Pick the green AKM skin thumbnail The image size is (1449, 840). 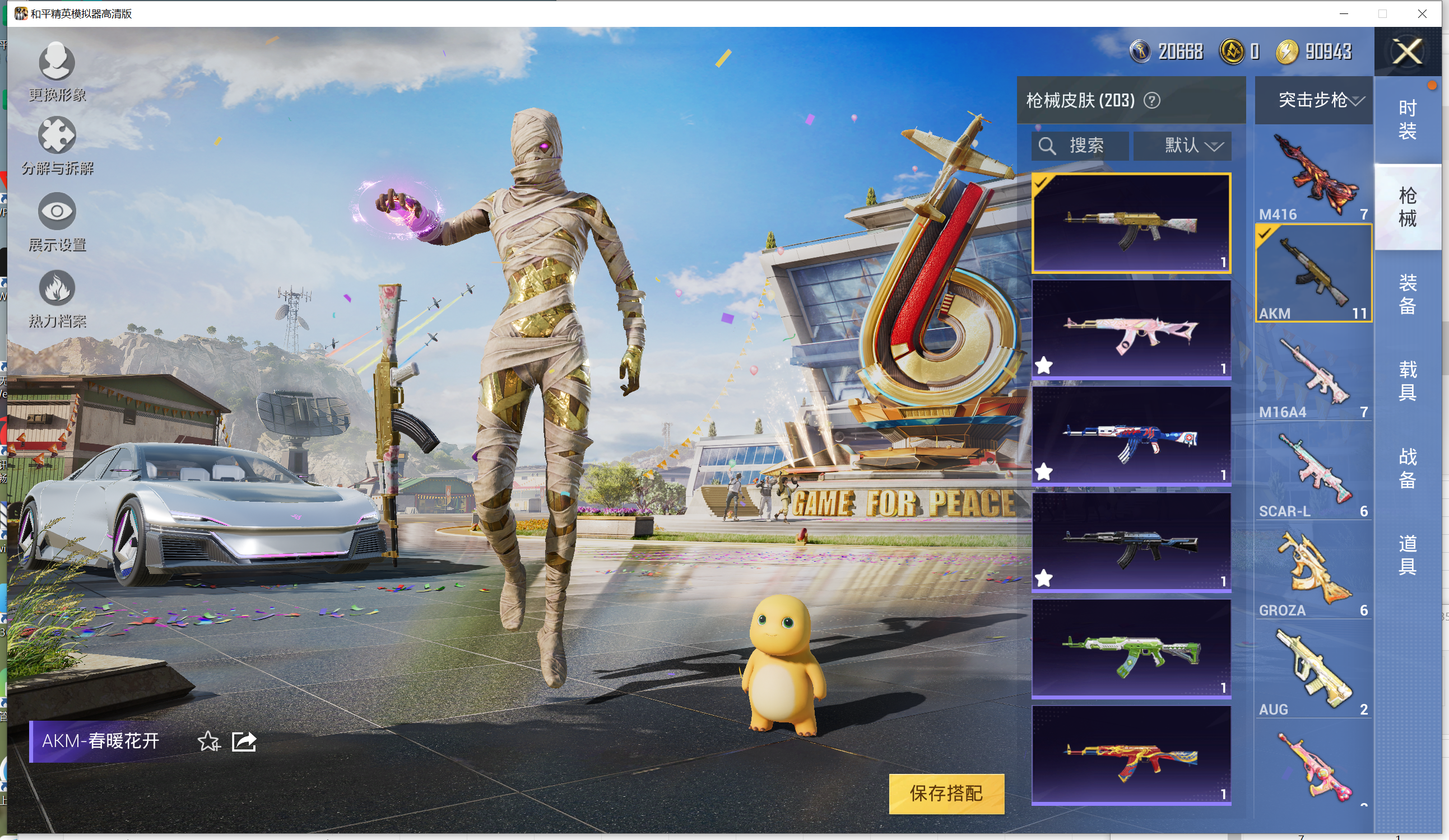pos(1131,648)
